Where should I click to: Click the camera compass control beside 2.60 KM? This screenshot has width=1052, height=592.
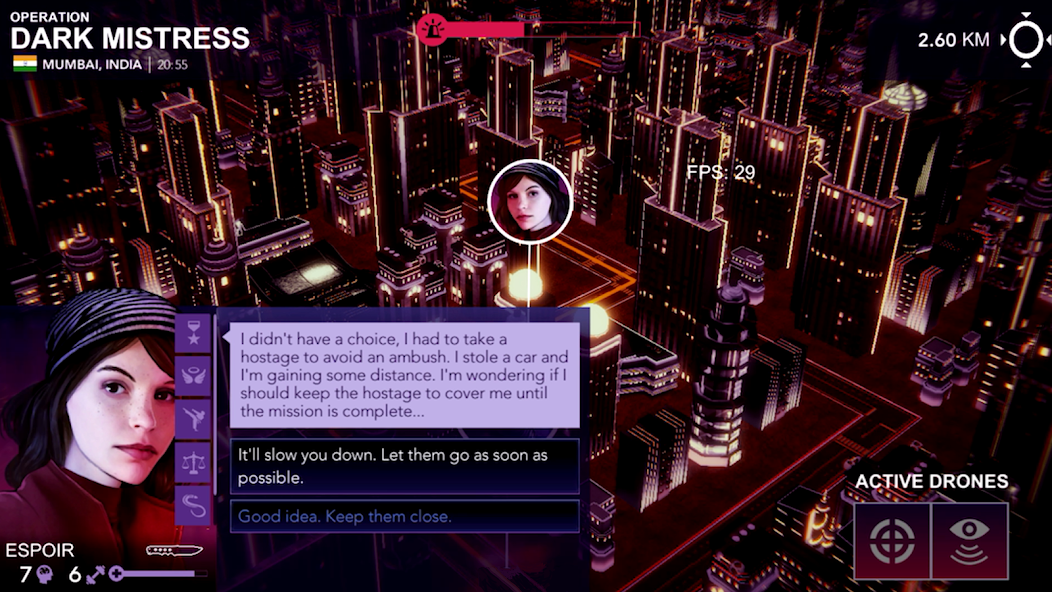pos(1025,40)
